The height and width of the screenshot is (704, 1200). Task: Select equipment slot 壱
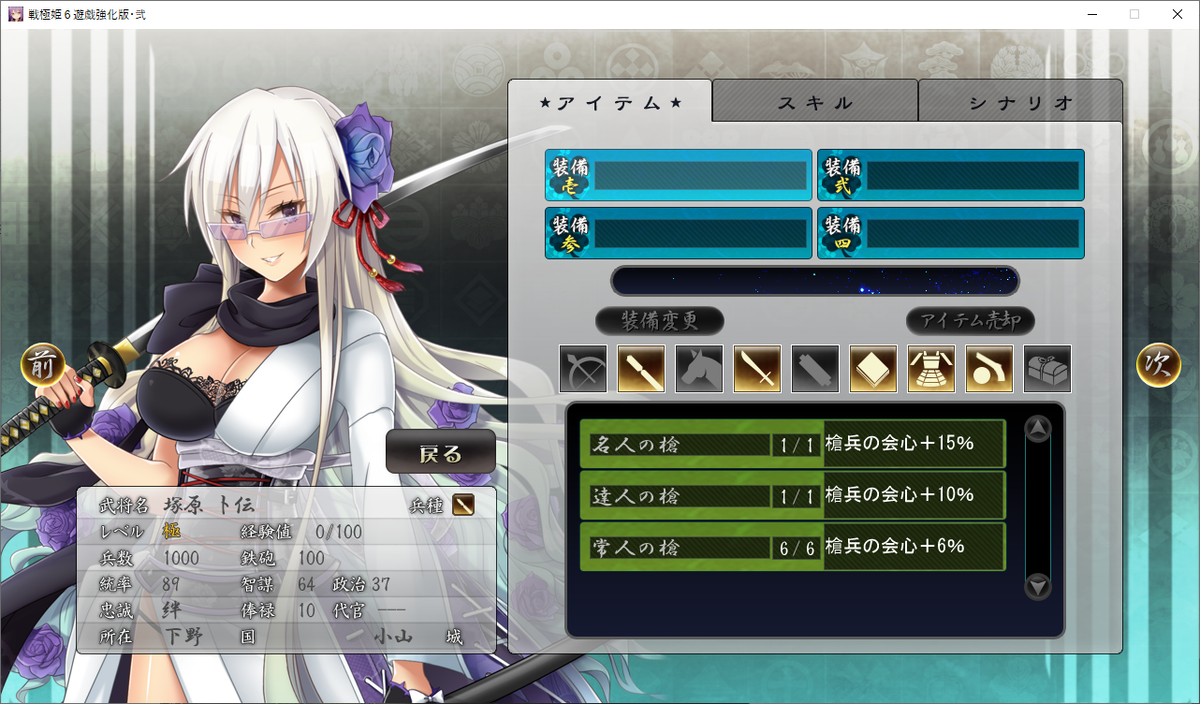[x=678, y=176]
